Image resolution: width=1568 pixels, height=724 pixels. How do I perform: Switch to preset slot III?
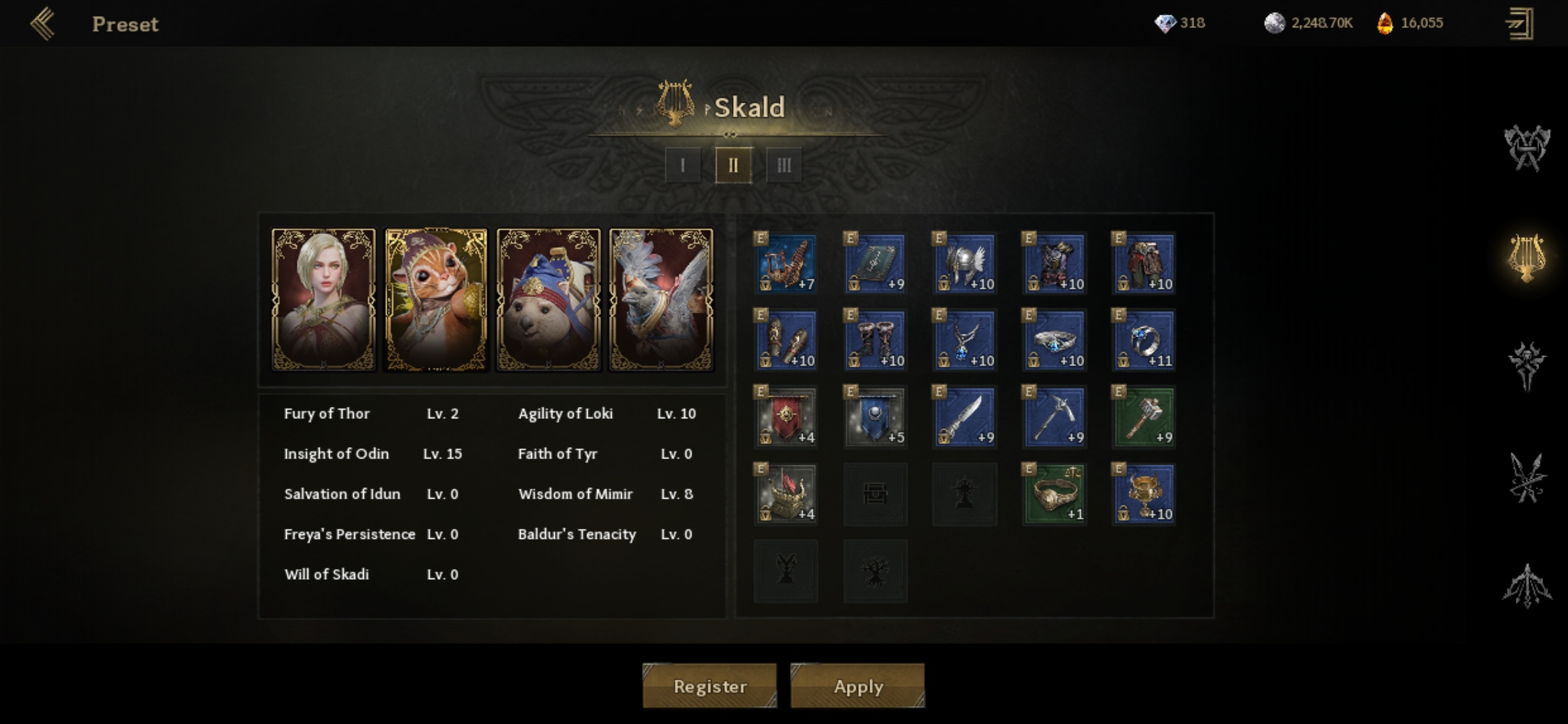coord(784,165)
